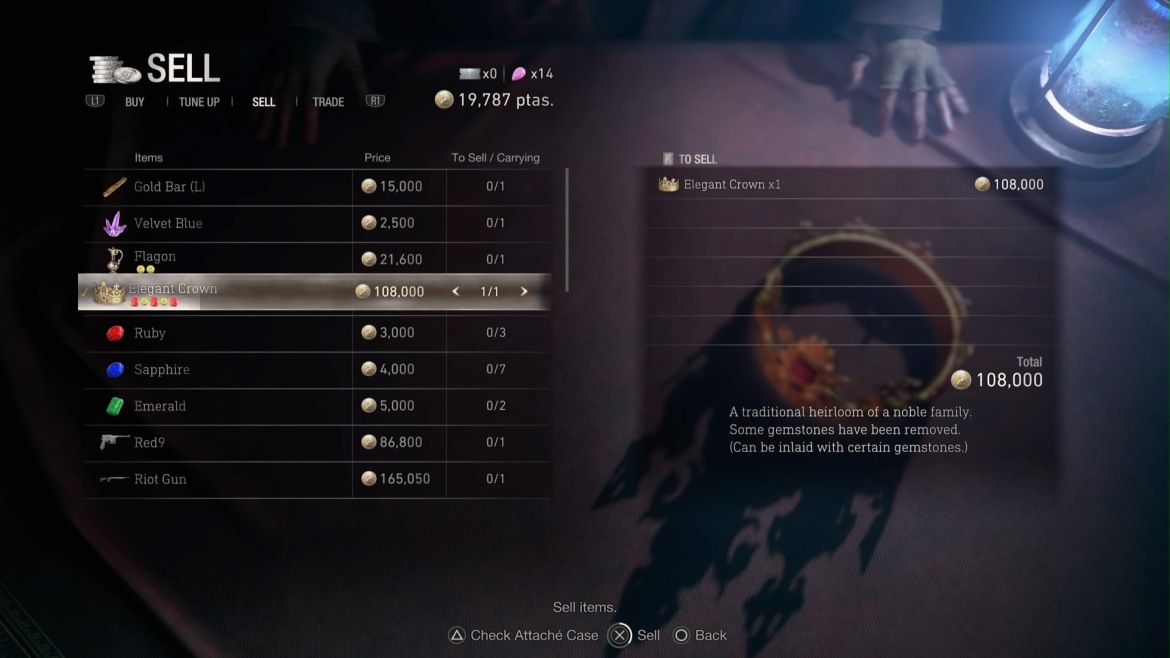The width and height of the screenshot is (1170, 658).
Task: Open the TUNE UP tab
Action: pyautogui.click(x=199, y=102)
